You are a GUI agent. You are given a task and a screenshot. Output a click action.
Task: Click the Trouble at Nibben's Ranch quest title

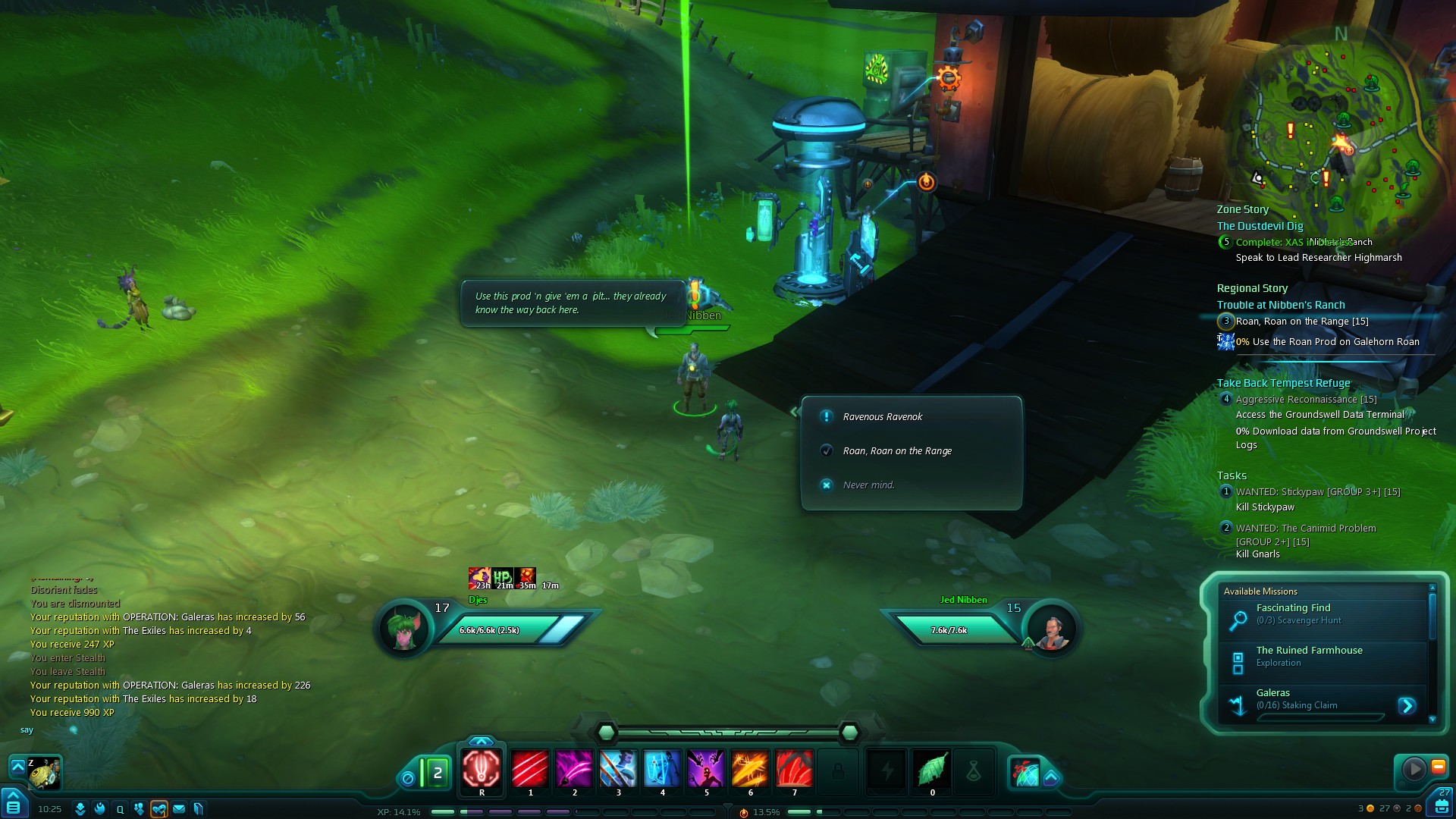pyautogui.click(x=1281, y=305)
